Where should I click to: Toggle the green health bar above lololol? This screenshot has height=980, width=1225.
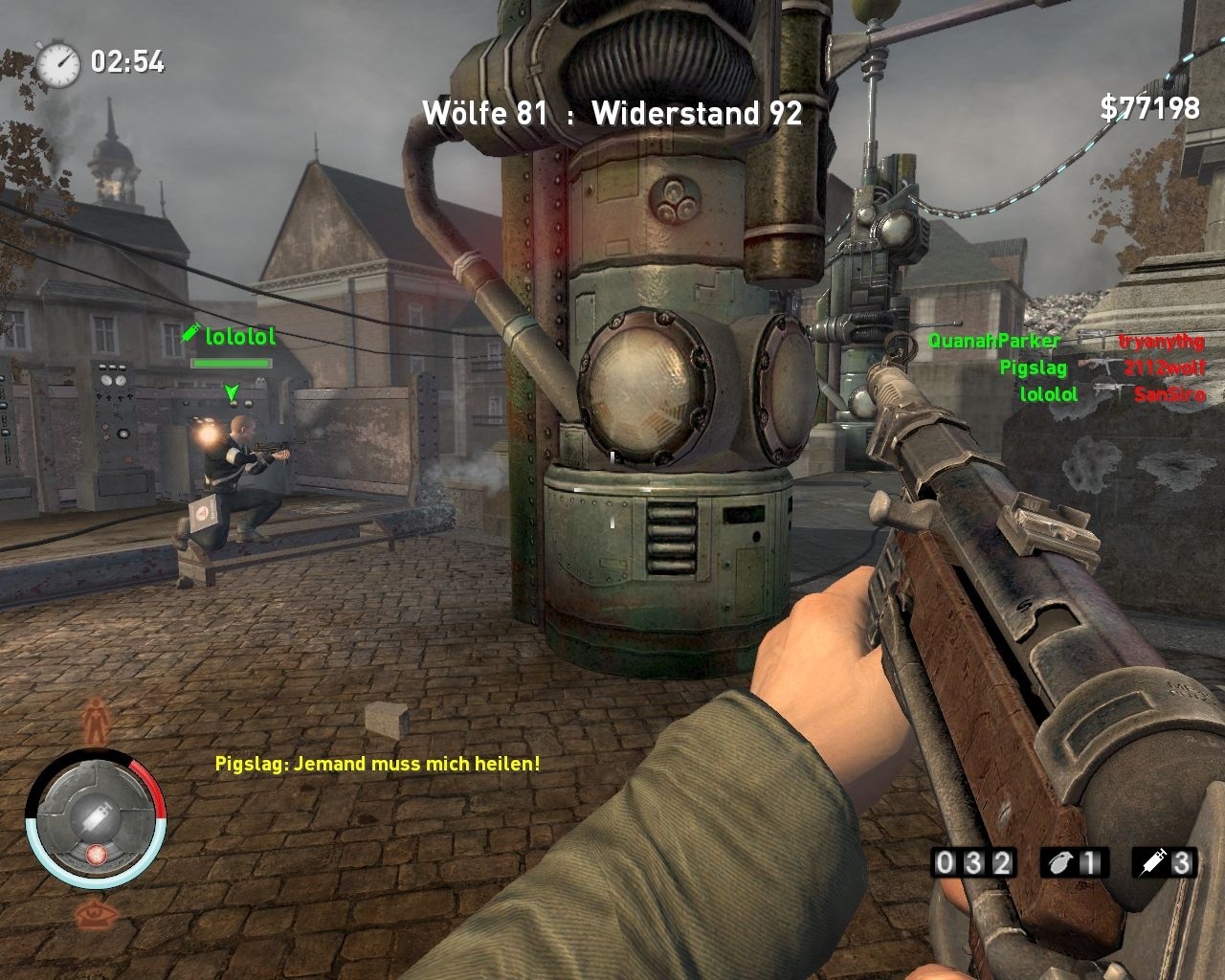tap(233, 365)
